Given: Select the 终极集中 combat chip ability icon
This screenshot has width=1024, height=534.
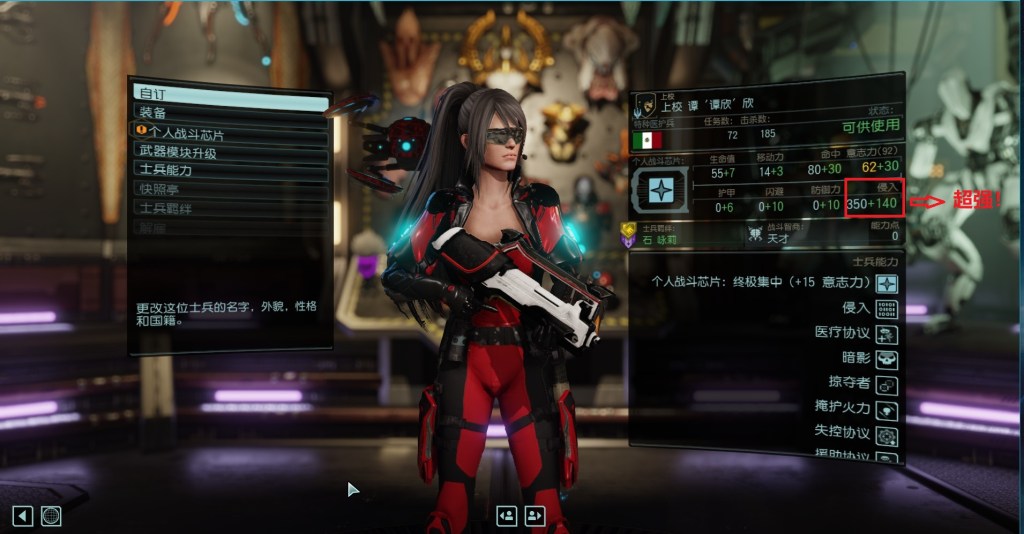Looking at the screenshot, I should point(886,284).
